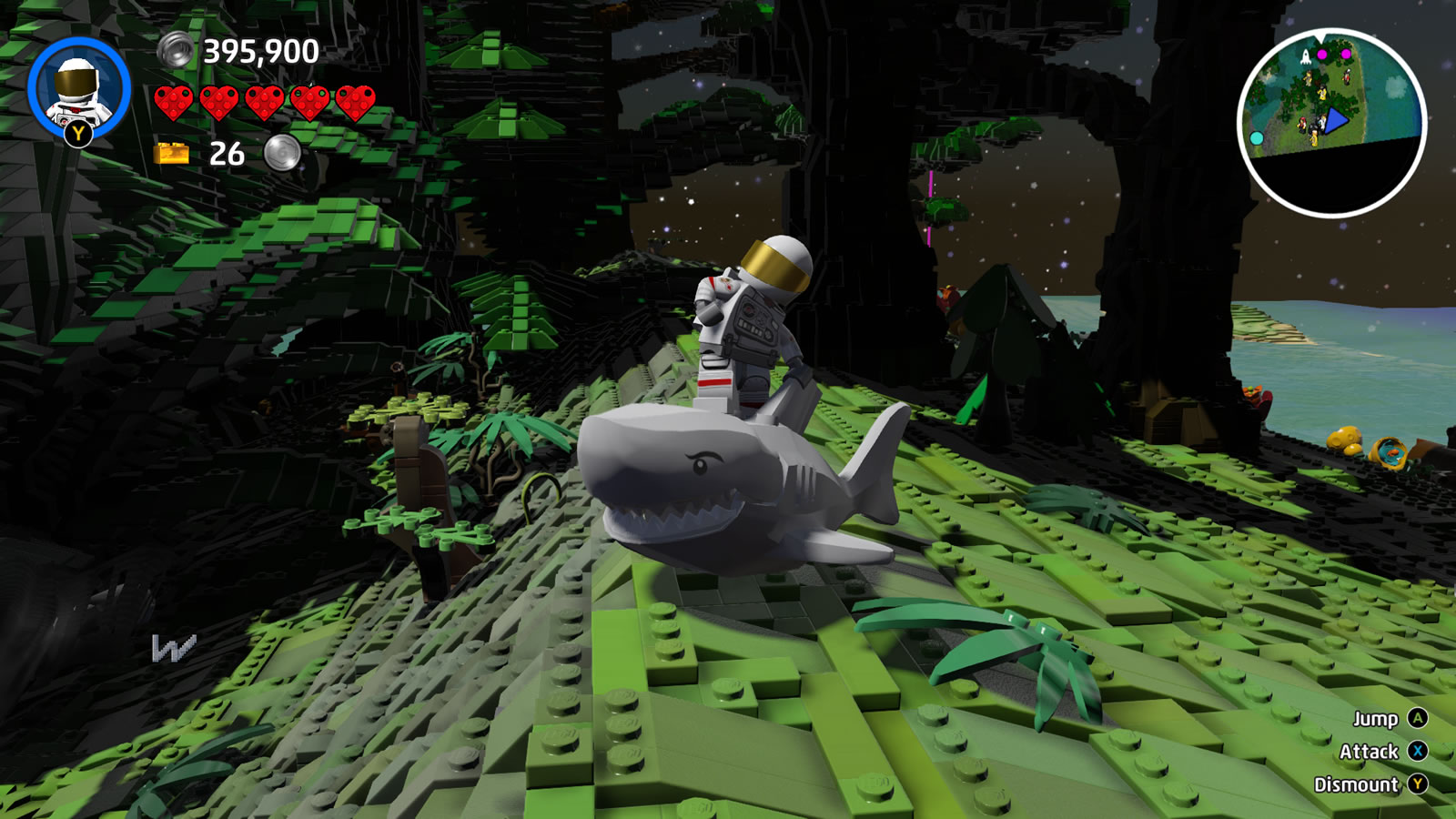Image resolution: width=1456 pixels, height=819 pixels.
Task: Click the cyan dot marker on the minimap
Action: pyautogui.click(x=1257, y=138)
